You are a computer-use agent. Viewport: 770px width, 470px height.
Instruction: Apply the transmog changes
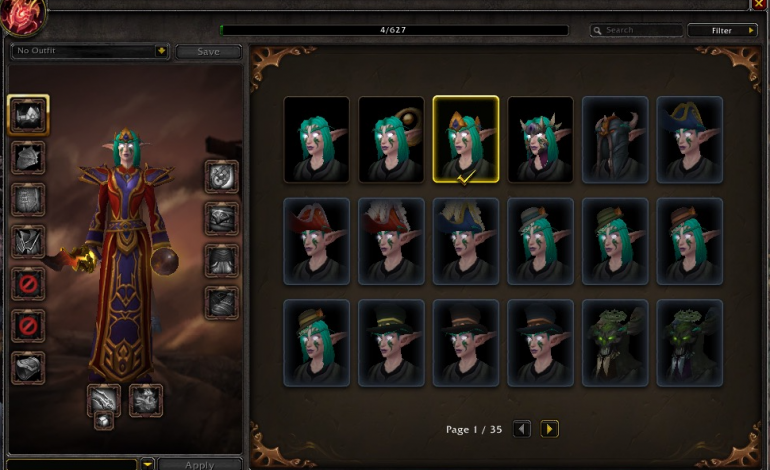199,464
